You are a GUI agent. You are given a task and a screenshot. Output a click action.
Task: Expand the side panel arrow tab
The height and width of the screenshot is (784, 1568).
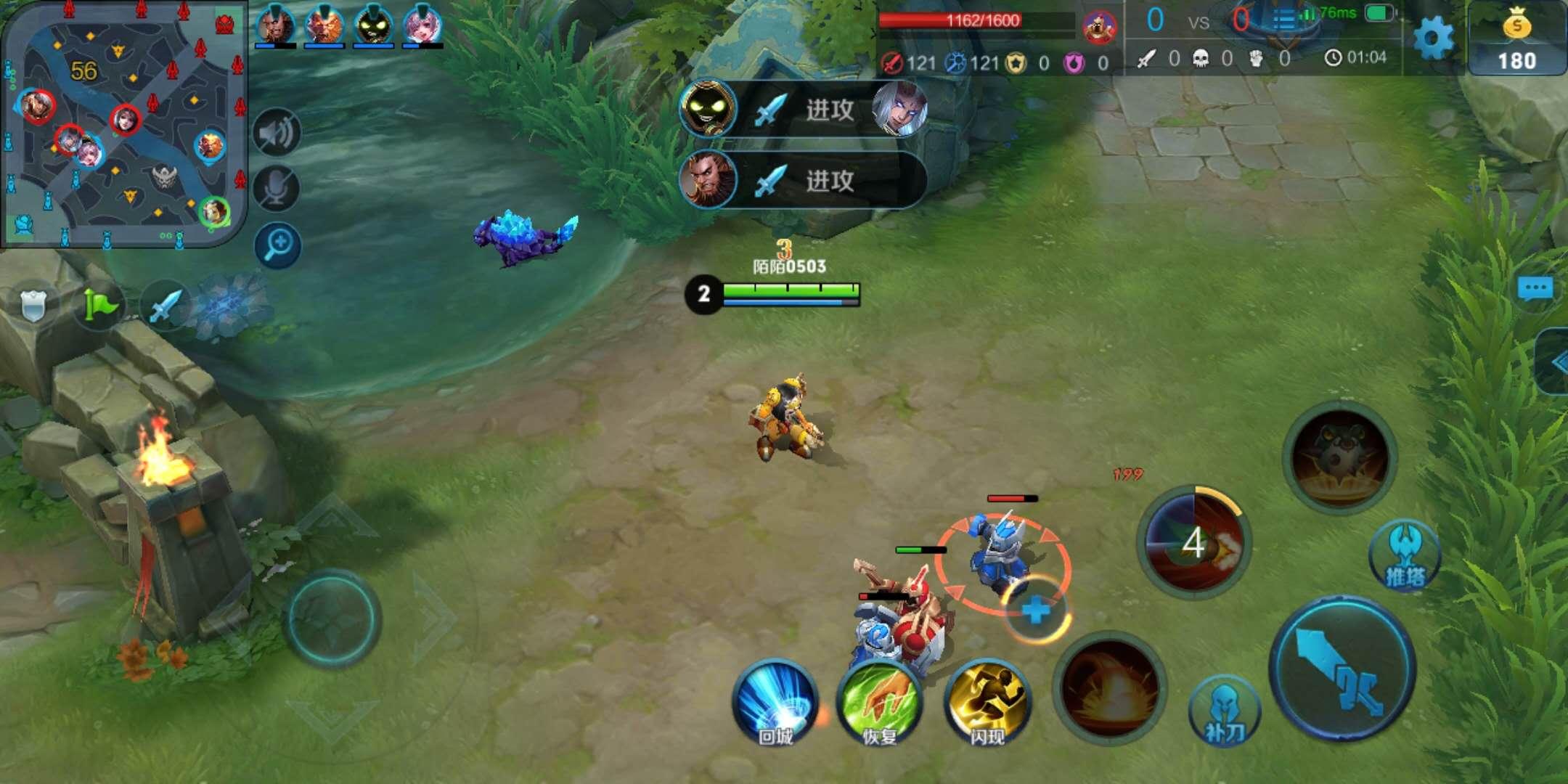(x=1555, y=362)
